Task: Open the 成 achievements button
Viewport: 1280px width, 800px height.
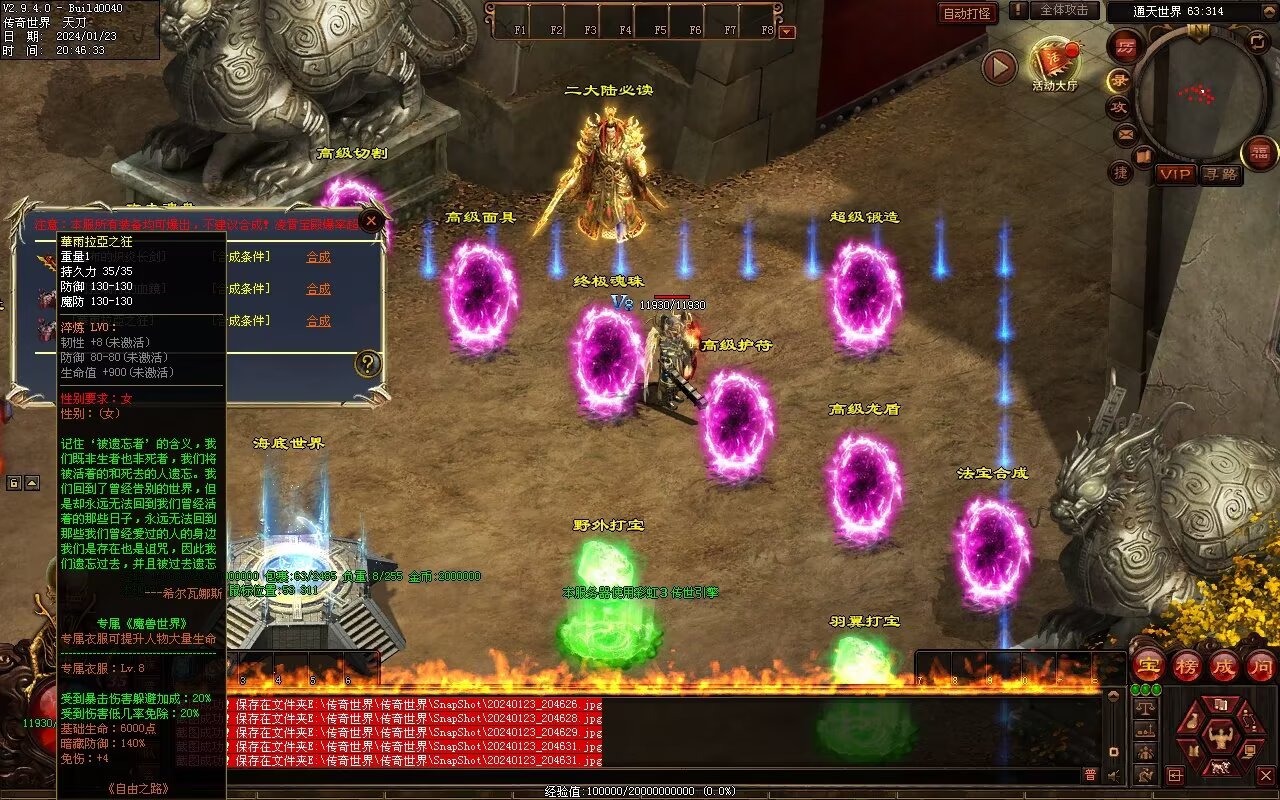Action: (1223, 665)
